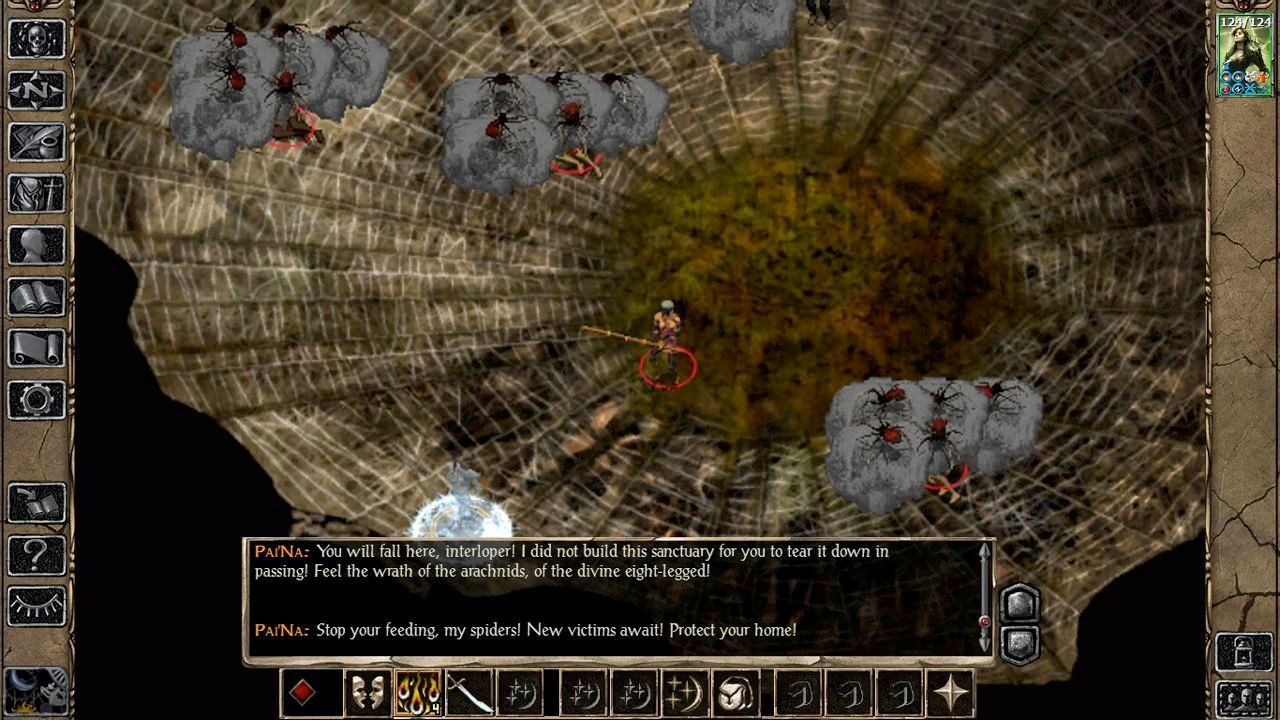Select the character portrait
1280x720 pixels.
pyautogui.click(x=1244, y=56)
